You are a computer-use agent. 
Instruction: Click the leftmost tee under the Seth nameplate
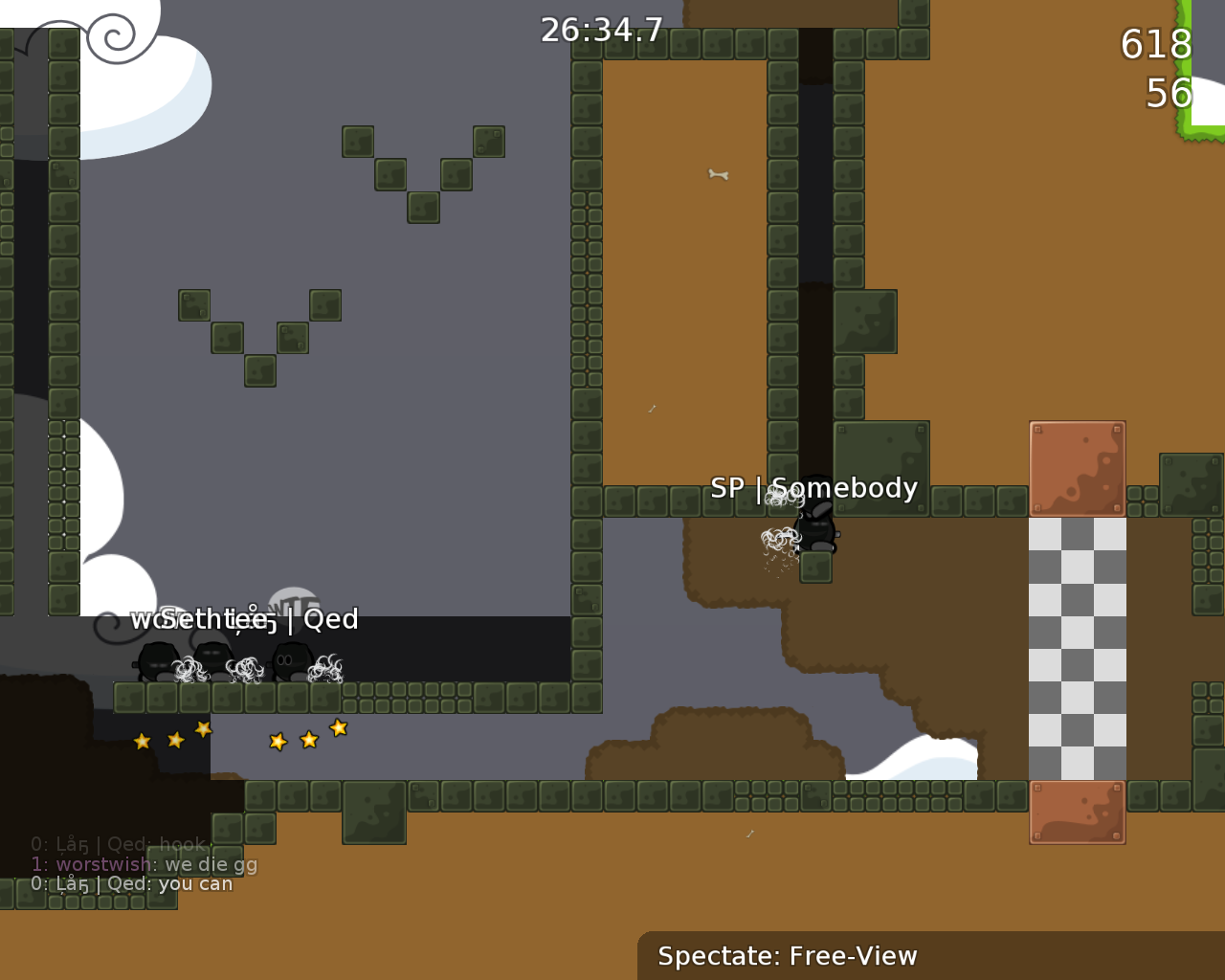[156, 662]
